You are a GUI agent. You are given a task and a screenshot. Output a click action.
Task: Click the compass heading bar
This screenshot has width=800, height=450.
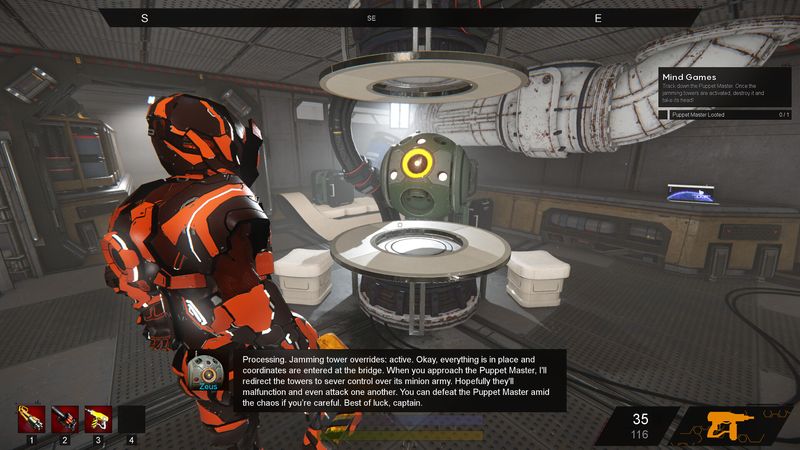tap(370, 18)
